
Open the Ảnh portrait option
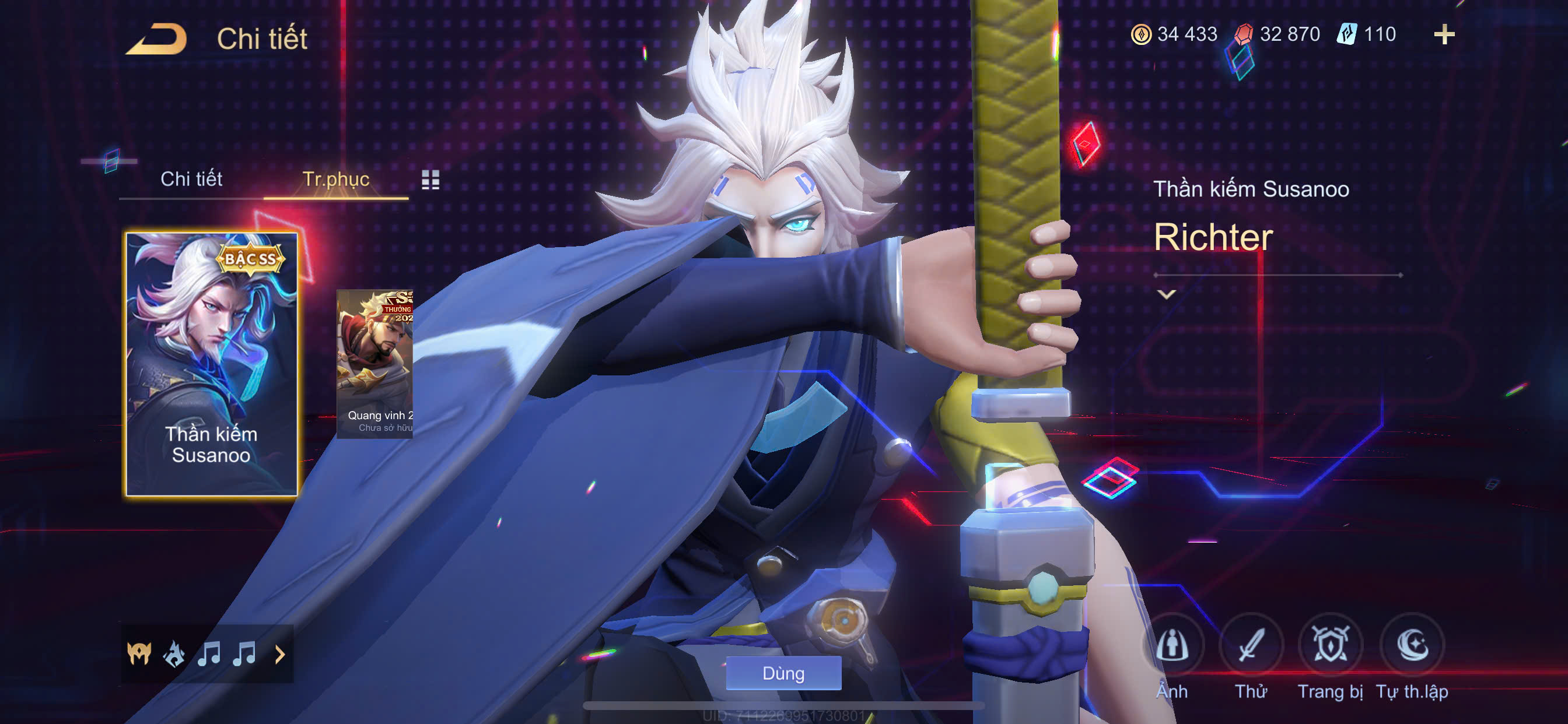tap(1172, 645)
